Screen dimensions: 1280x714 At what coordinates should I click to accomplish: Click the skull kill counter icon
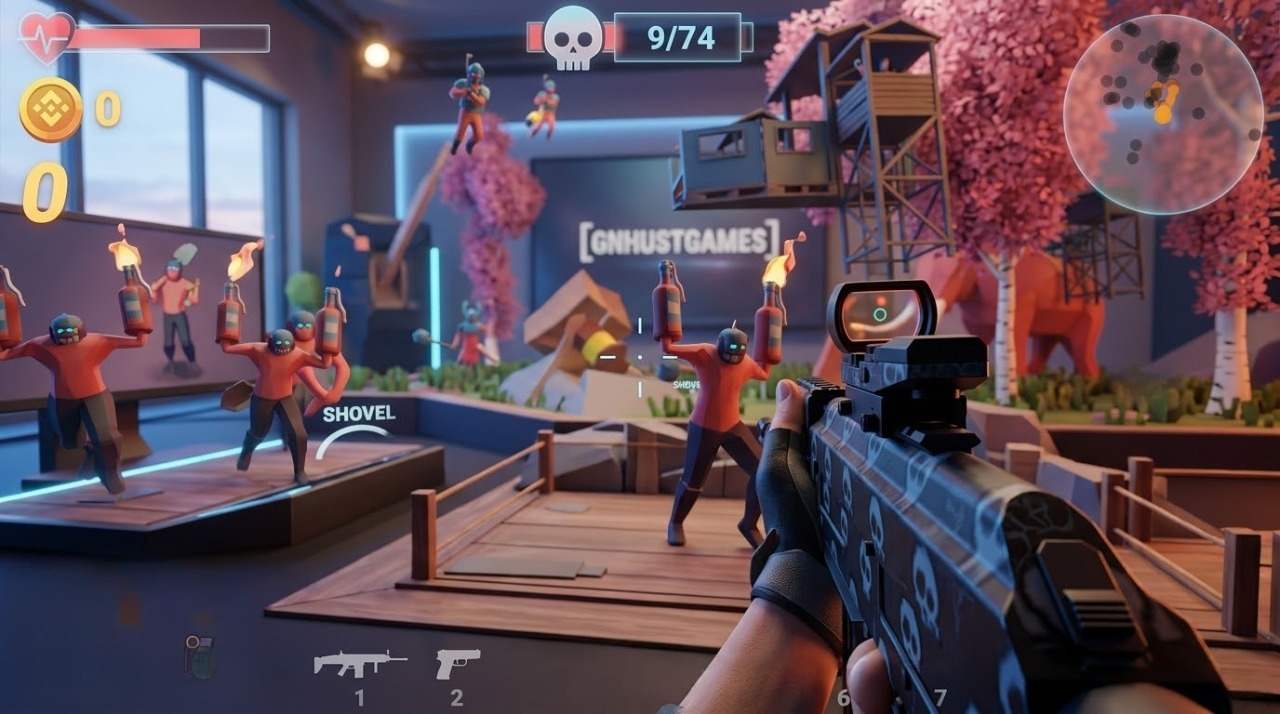[x=573, y=38]
